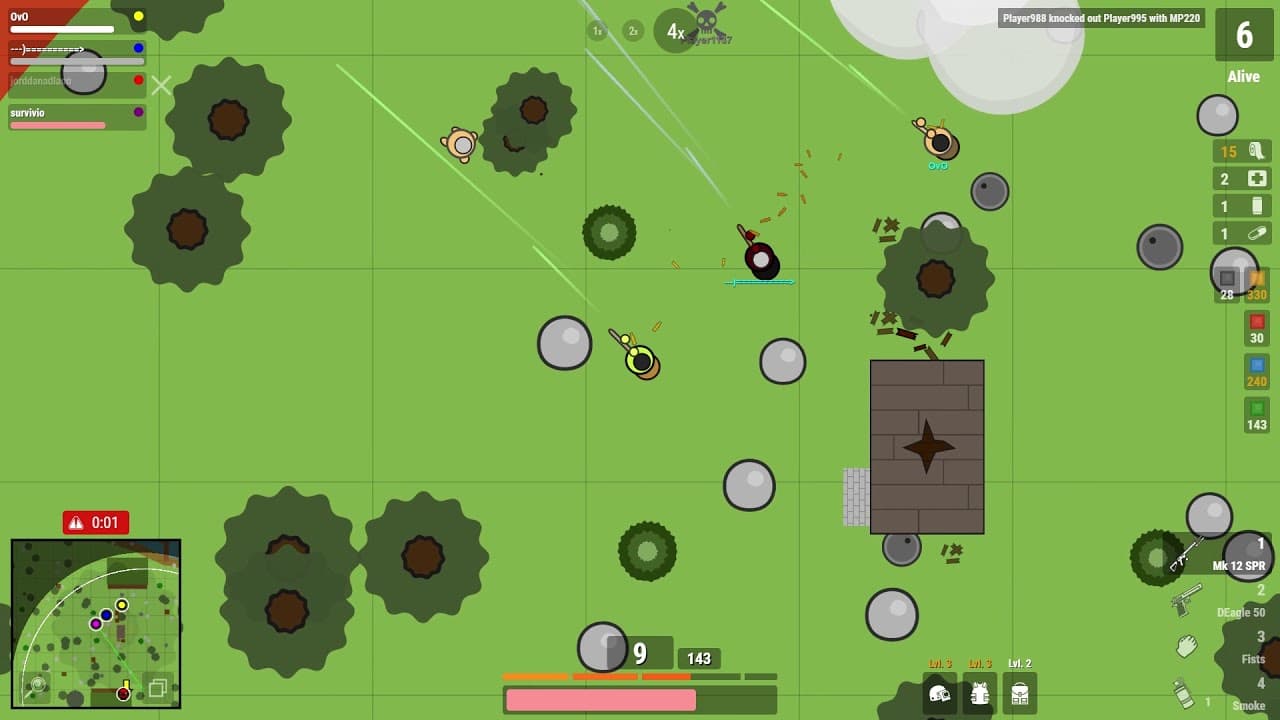Viewport: 1280px width, 720px height.
Task: Enable 4x camera zoom
Action: click(673, 31)
